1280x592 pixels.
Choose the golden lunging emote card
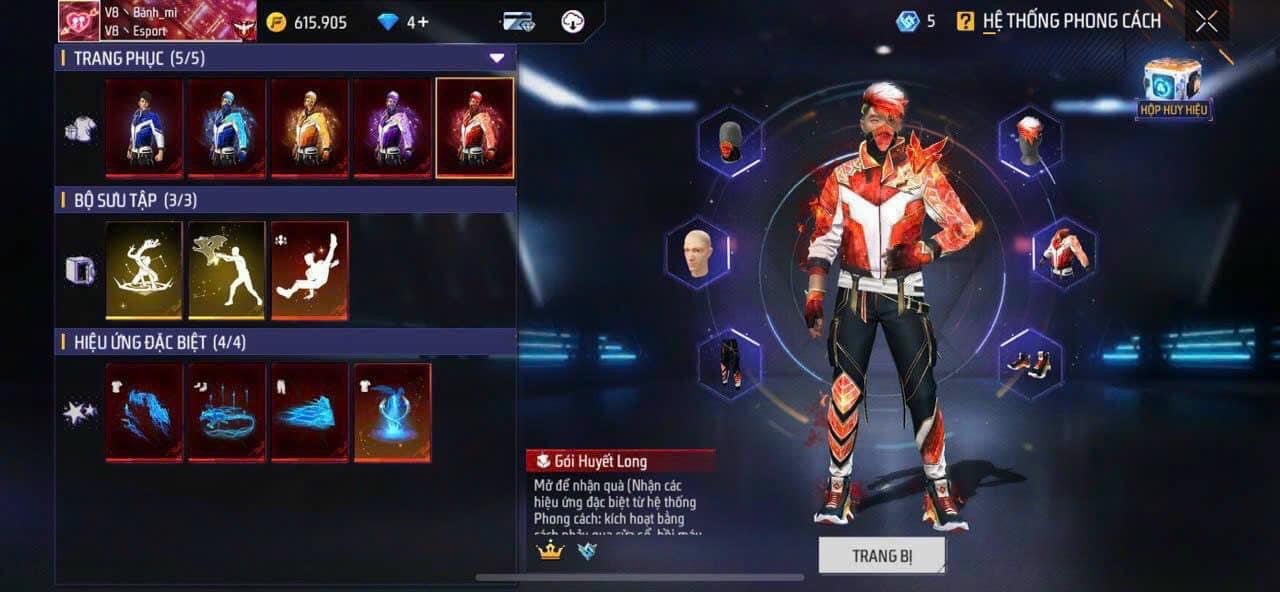point(144,270)
